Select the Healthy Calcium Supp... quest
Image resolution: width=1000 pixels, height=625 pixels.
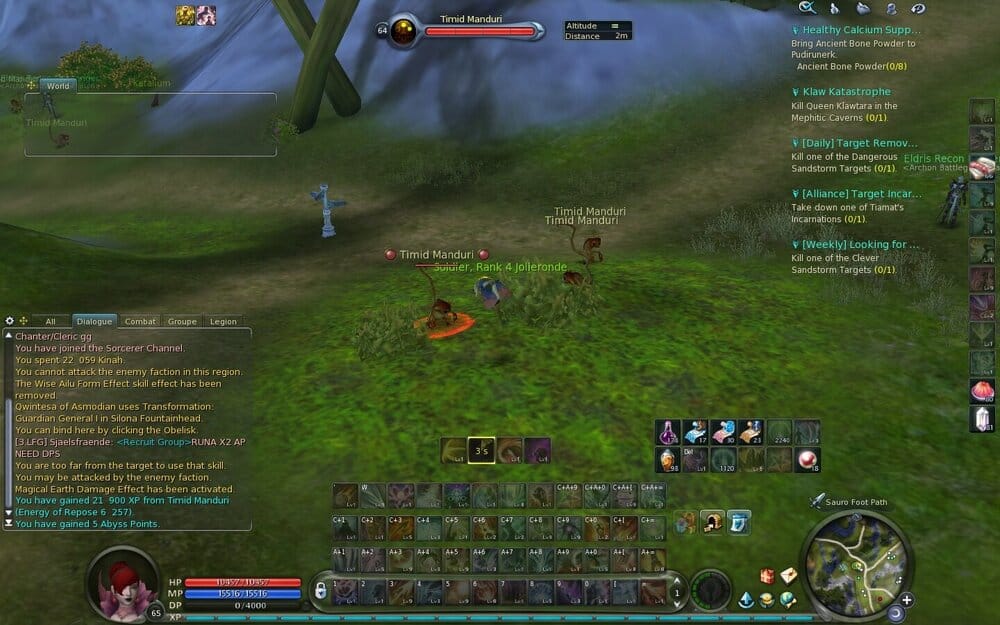[x=858, y=30]
